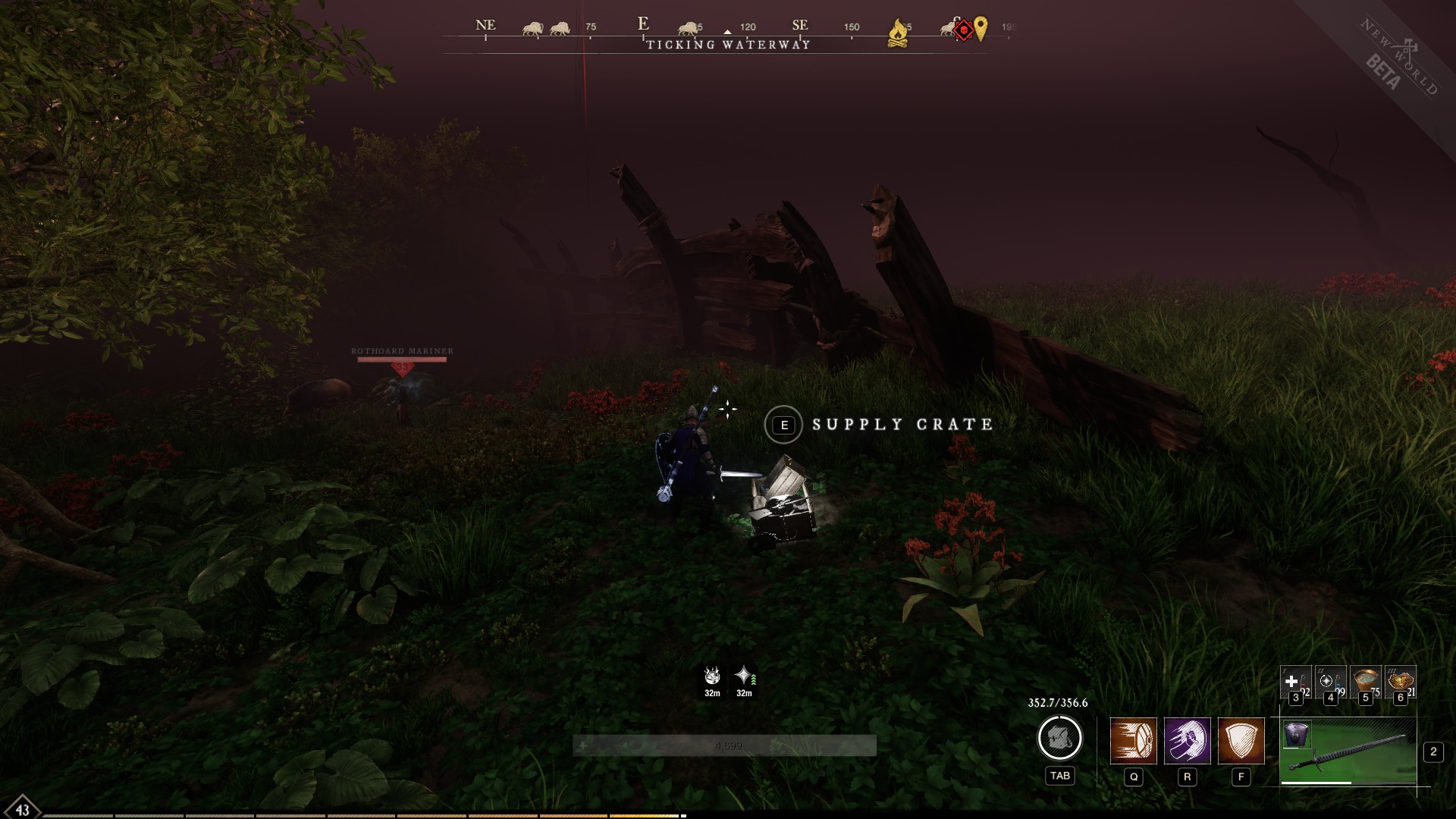Select the sparkle buff timer showing 32m
The height and width of the screenshot is (819, 1456).
(x=742, y=677)
